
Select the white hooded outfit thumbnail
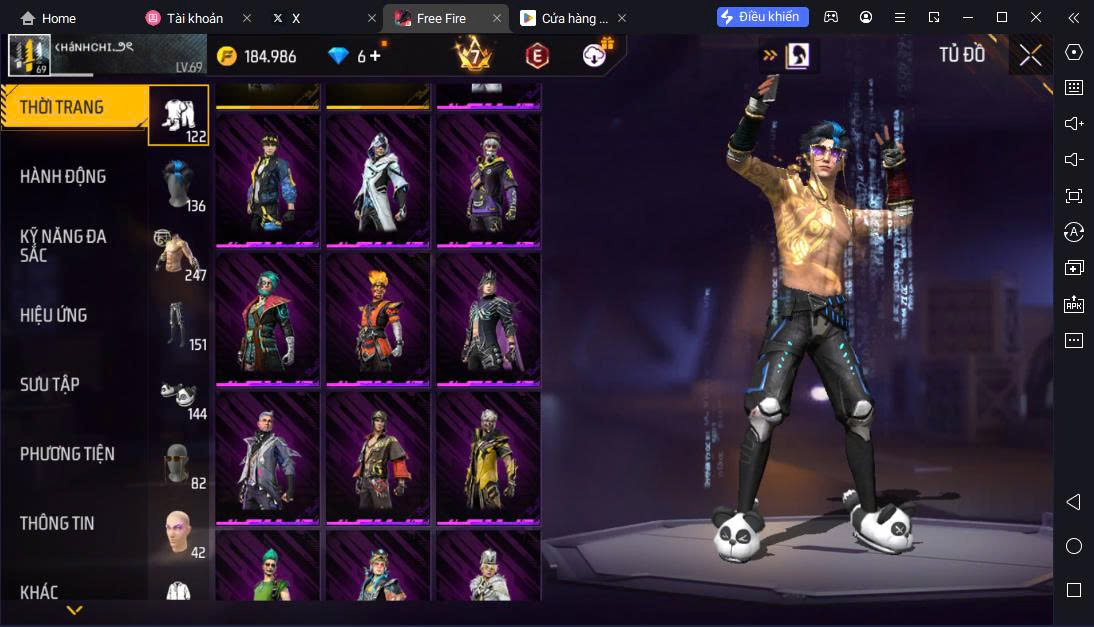[378, 180]
